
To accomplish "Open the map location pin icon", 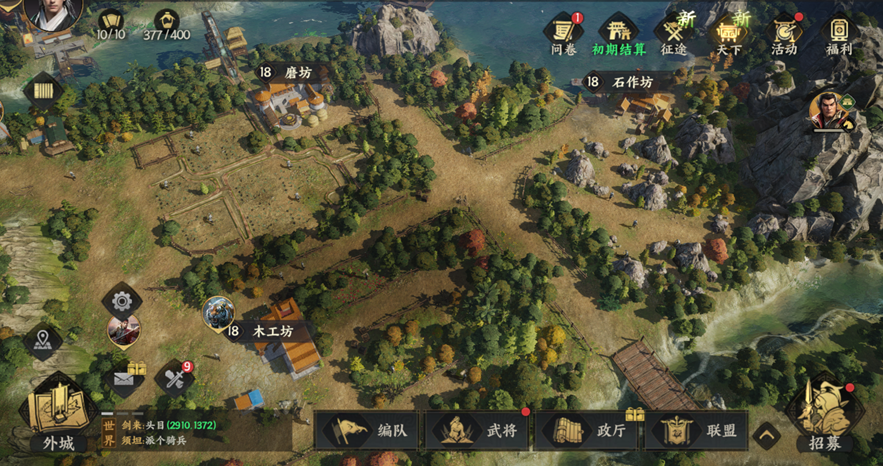I will click(x=42, y=340).
